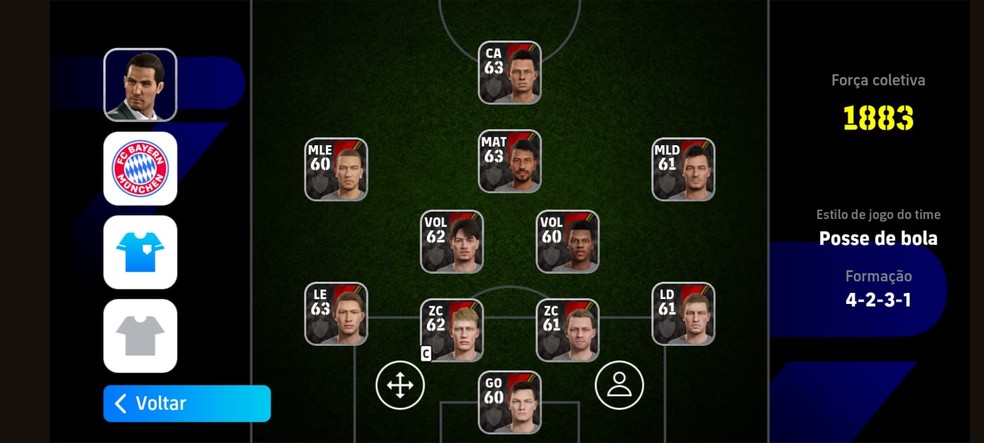The width and height of the screenshot is (984, 443).
Task: Select the LD right-back card
Action: 683,314
